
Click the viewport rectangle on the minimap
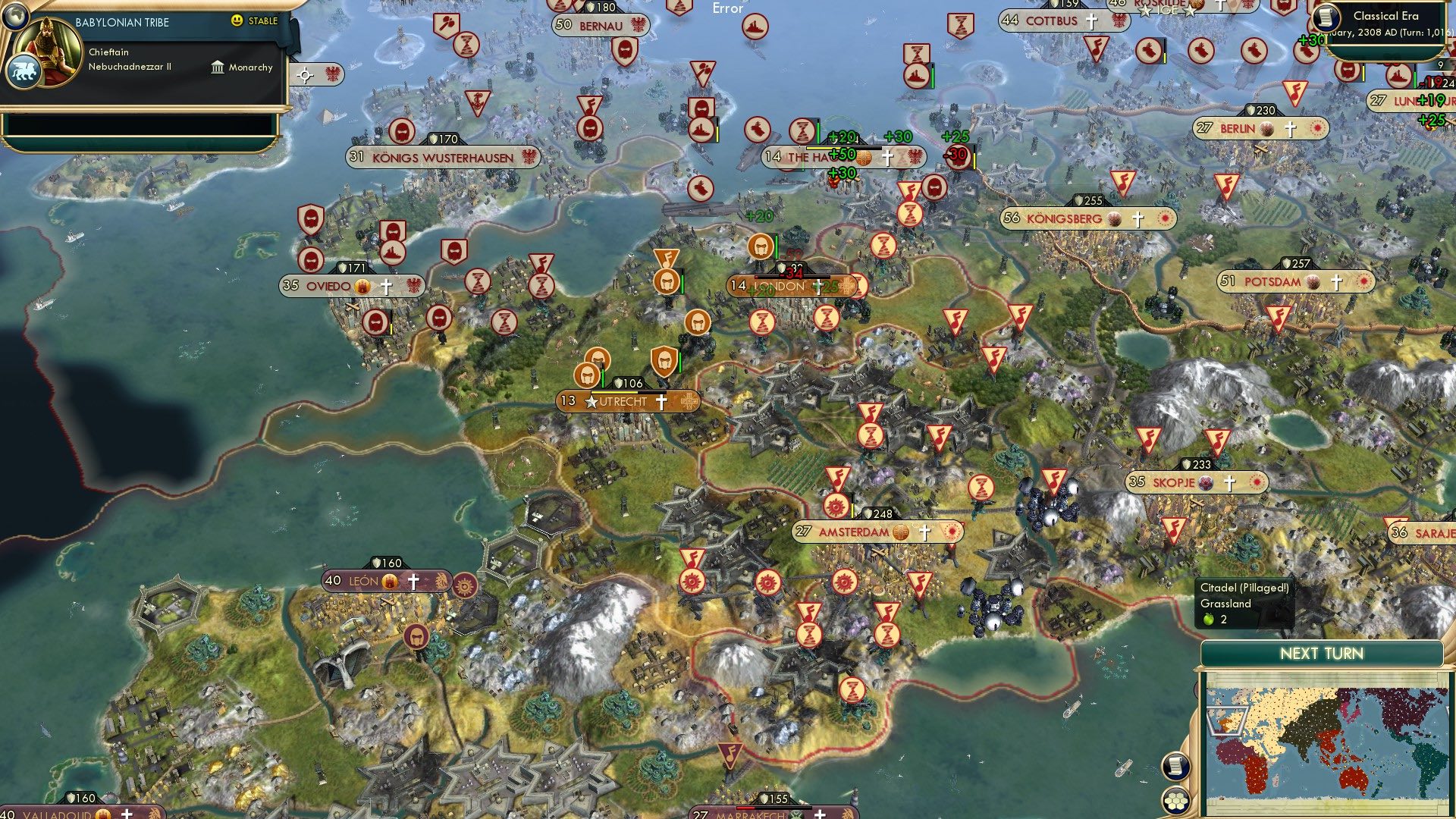(x=1227, y=720)
